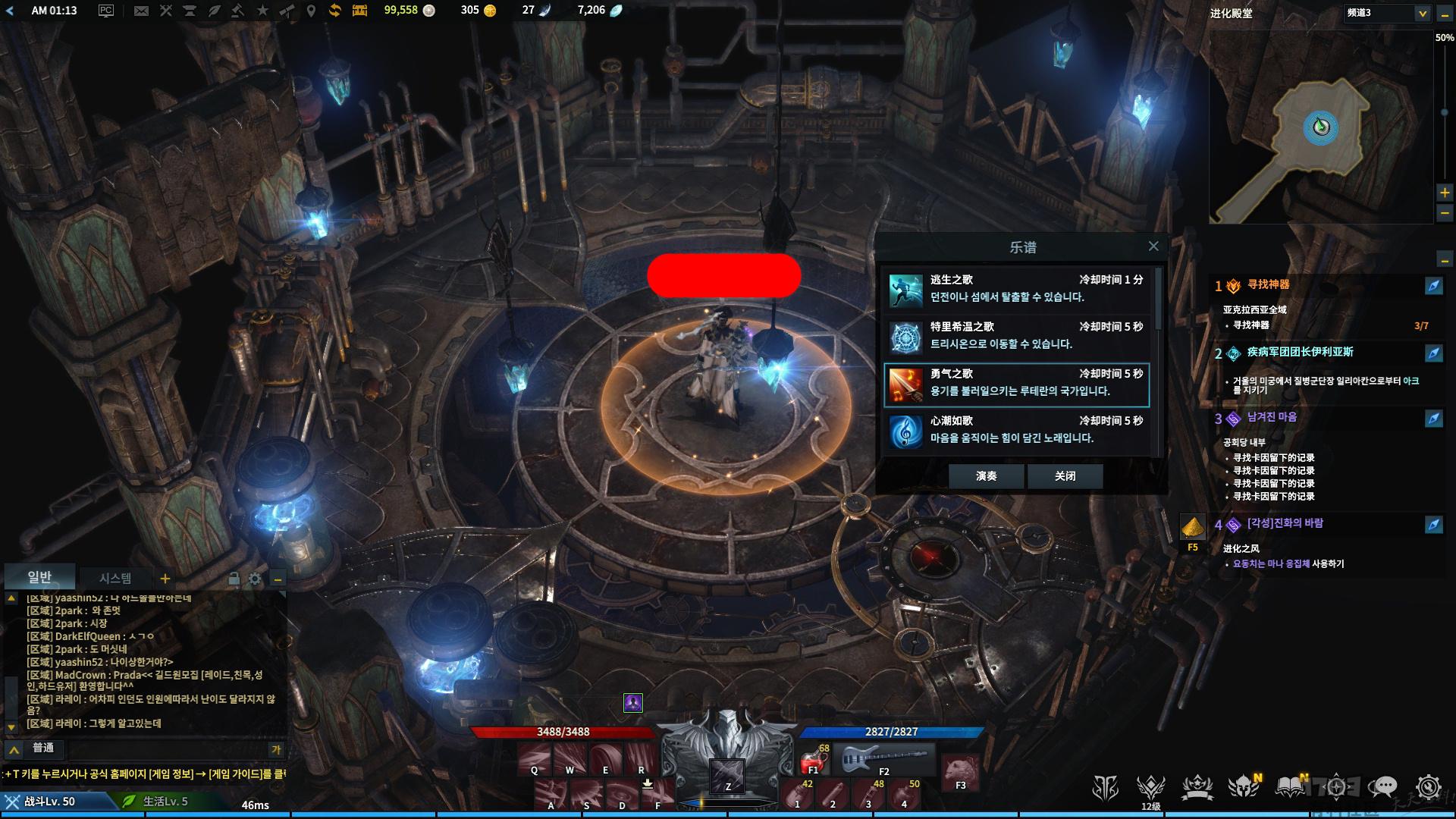Click the 演奏 play button

point(986,476)
